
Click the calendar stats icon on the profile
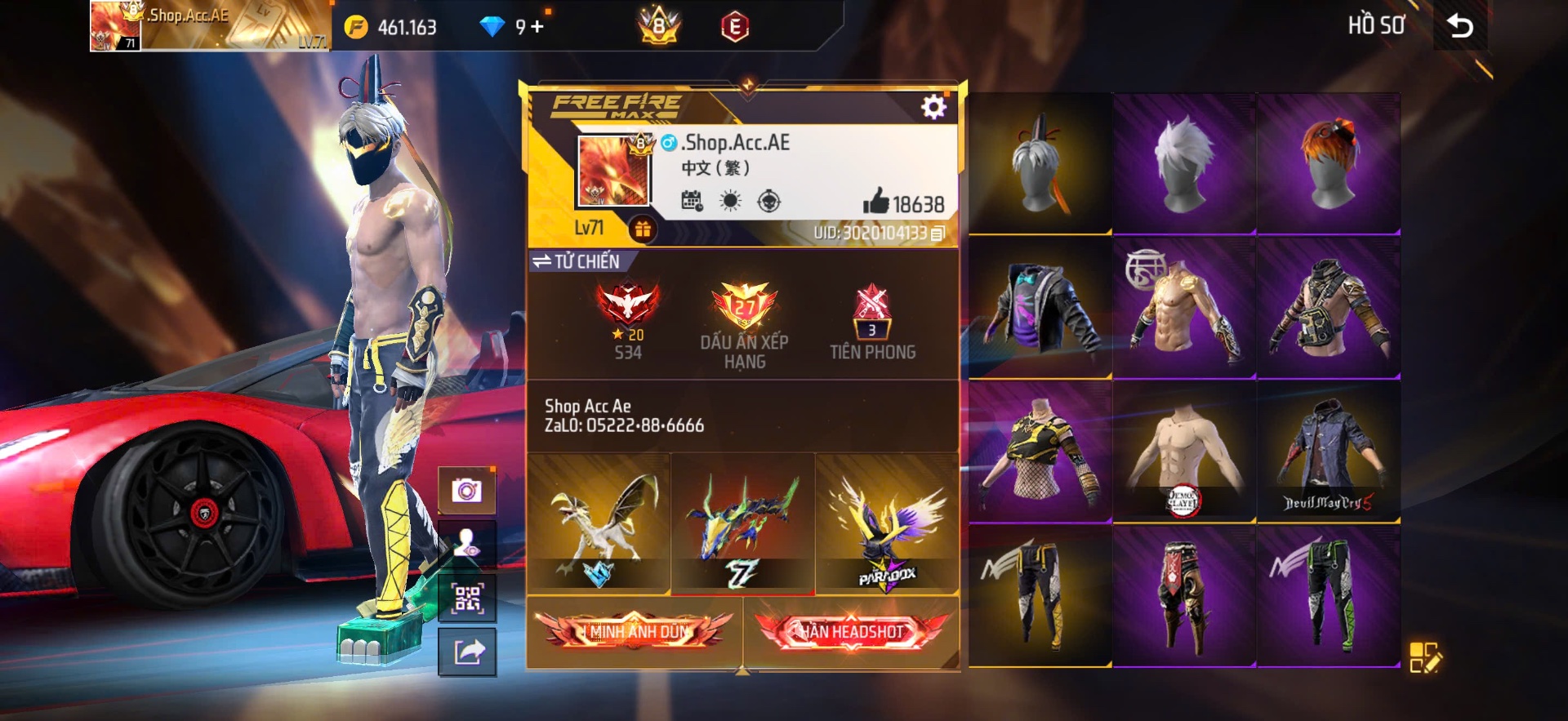693,200
